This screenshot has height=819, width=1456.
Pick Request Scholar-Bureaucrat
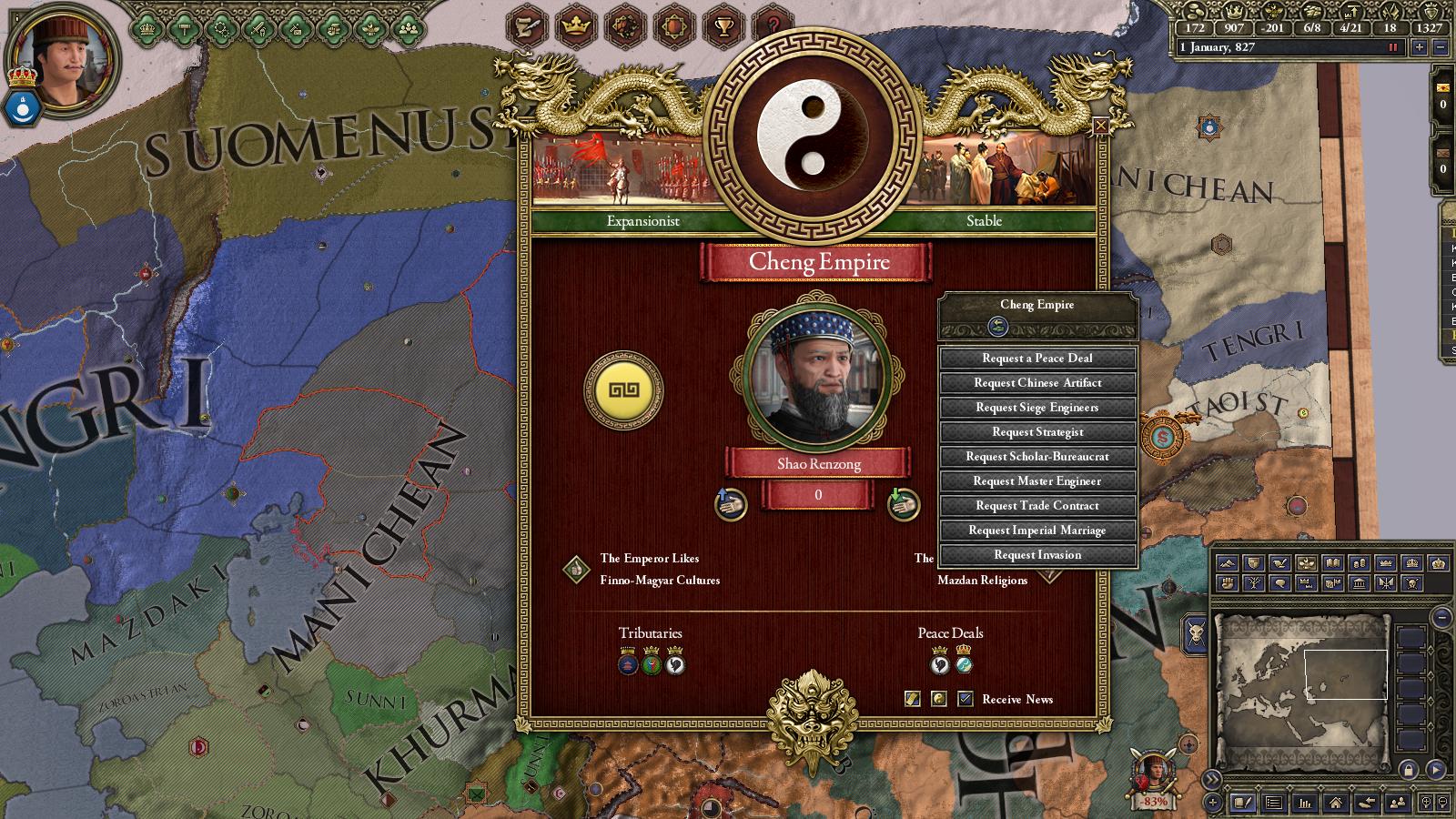tap(1037, 457)
